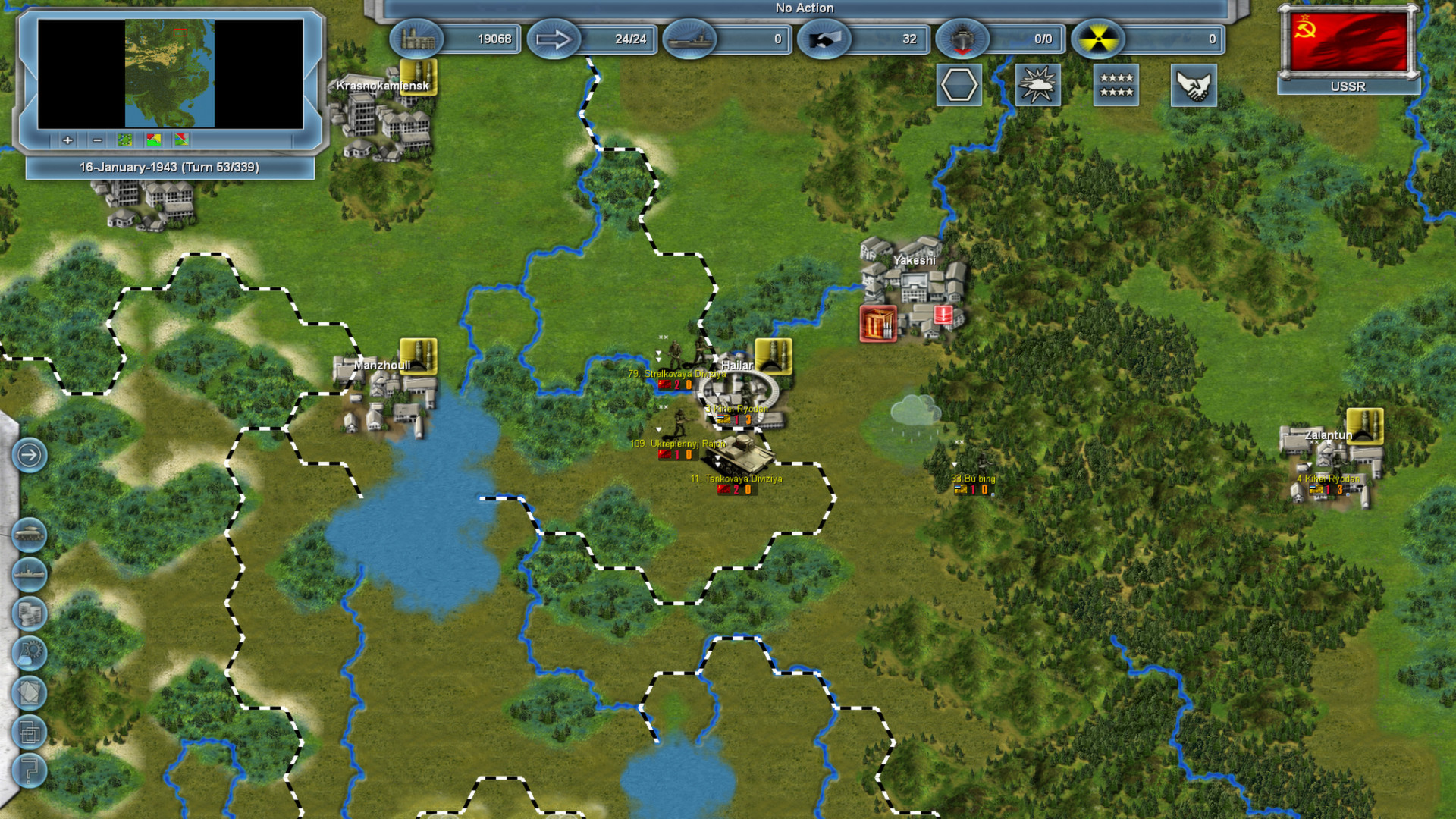Zoom out minimap with minus button
Viewport: 1456px width, 819px height.
pos(97,140)
